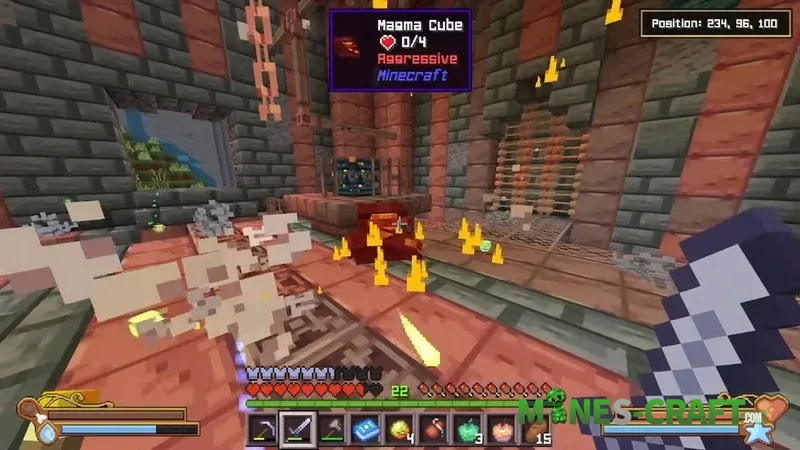Click the Magma Cube info tooltip

click(x=400, y=50)
